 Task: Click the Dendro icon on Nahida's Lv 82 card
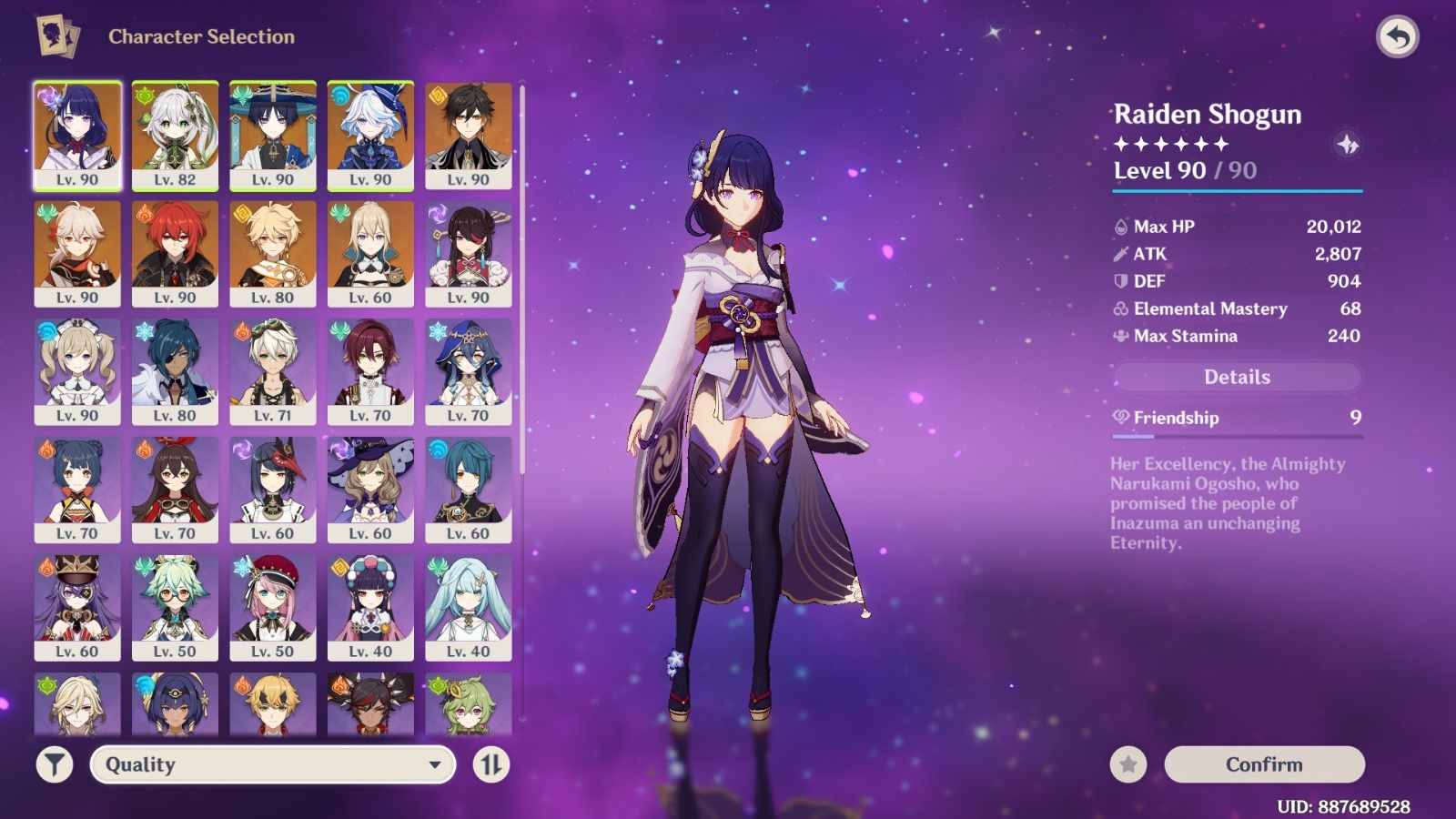point(145,94)
